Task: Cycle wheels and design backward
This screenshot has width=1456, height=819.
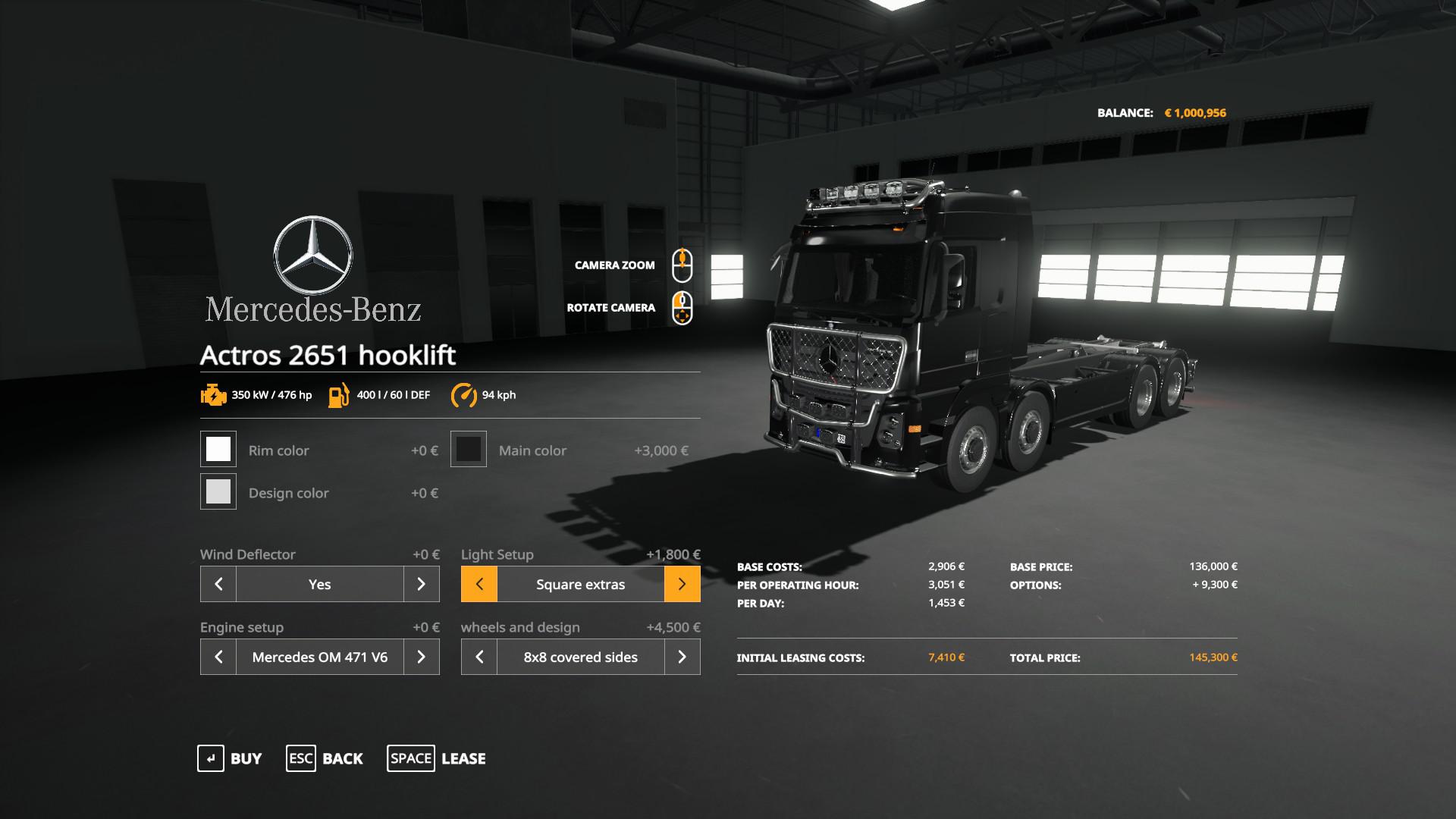Action: 479,657
